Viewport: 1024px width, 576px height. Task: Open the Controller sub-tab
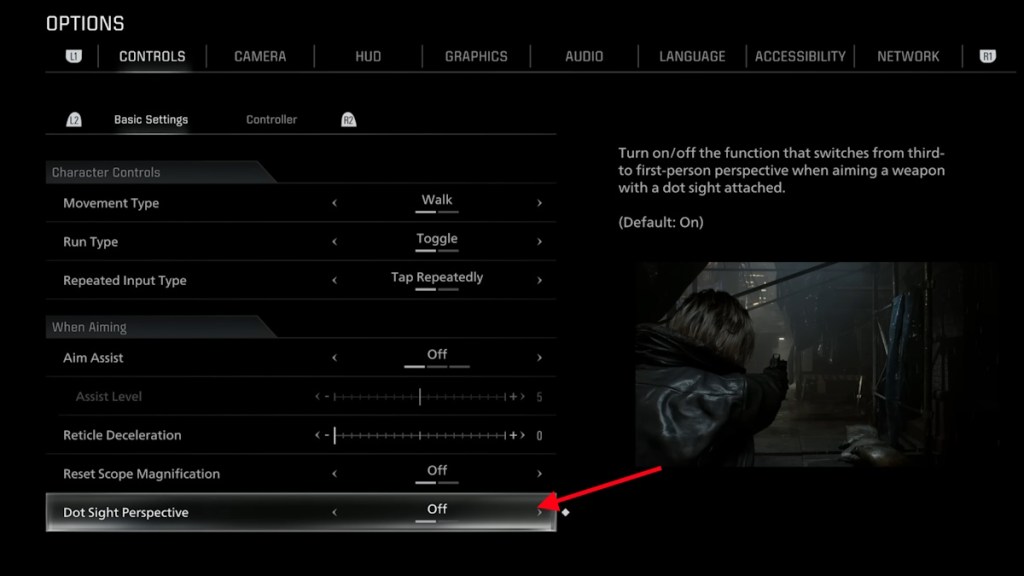pyautogui.click(x=272, y=120)
